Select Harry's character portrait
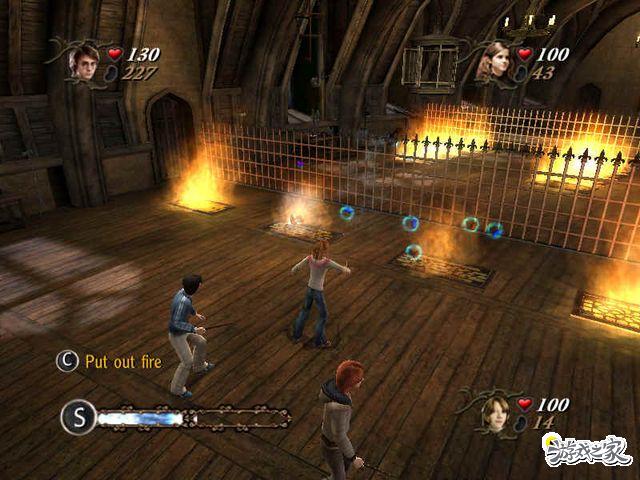Screen dimensions: 640x480 83,61
